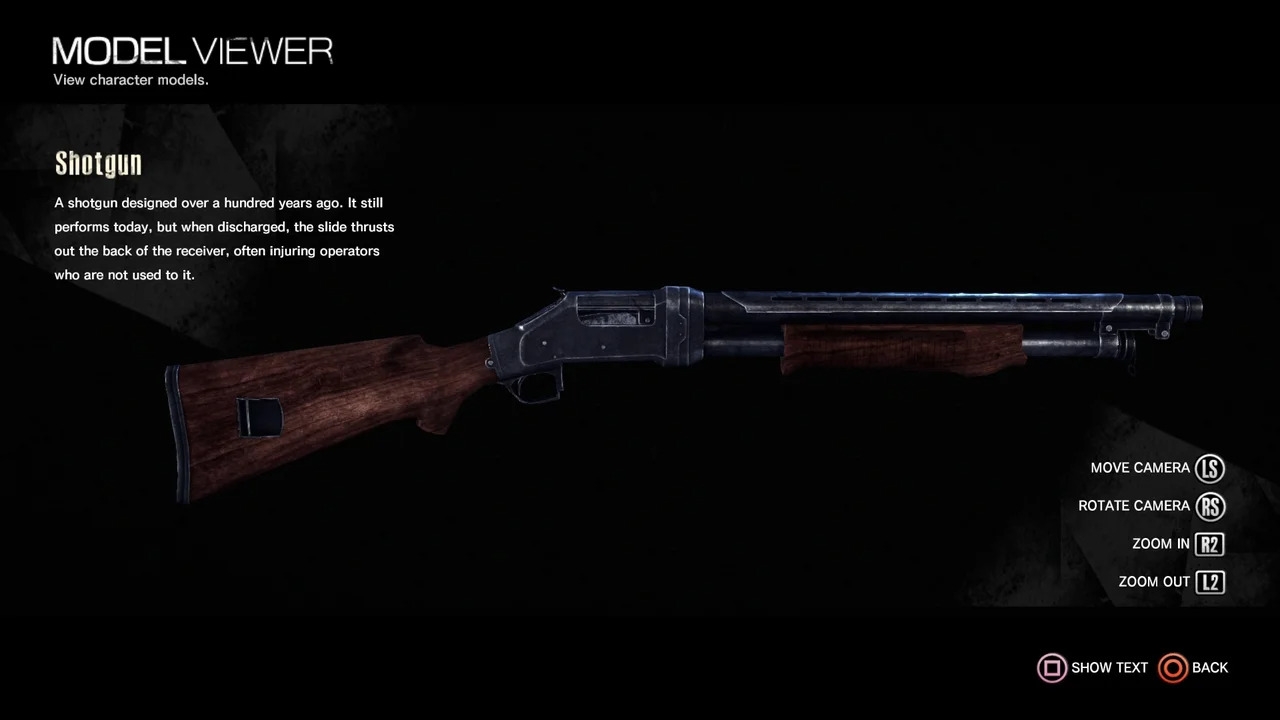
Task: Open the ZOOM IN camera control
Action: [1160, 543]
